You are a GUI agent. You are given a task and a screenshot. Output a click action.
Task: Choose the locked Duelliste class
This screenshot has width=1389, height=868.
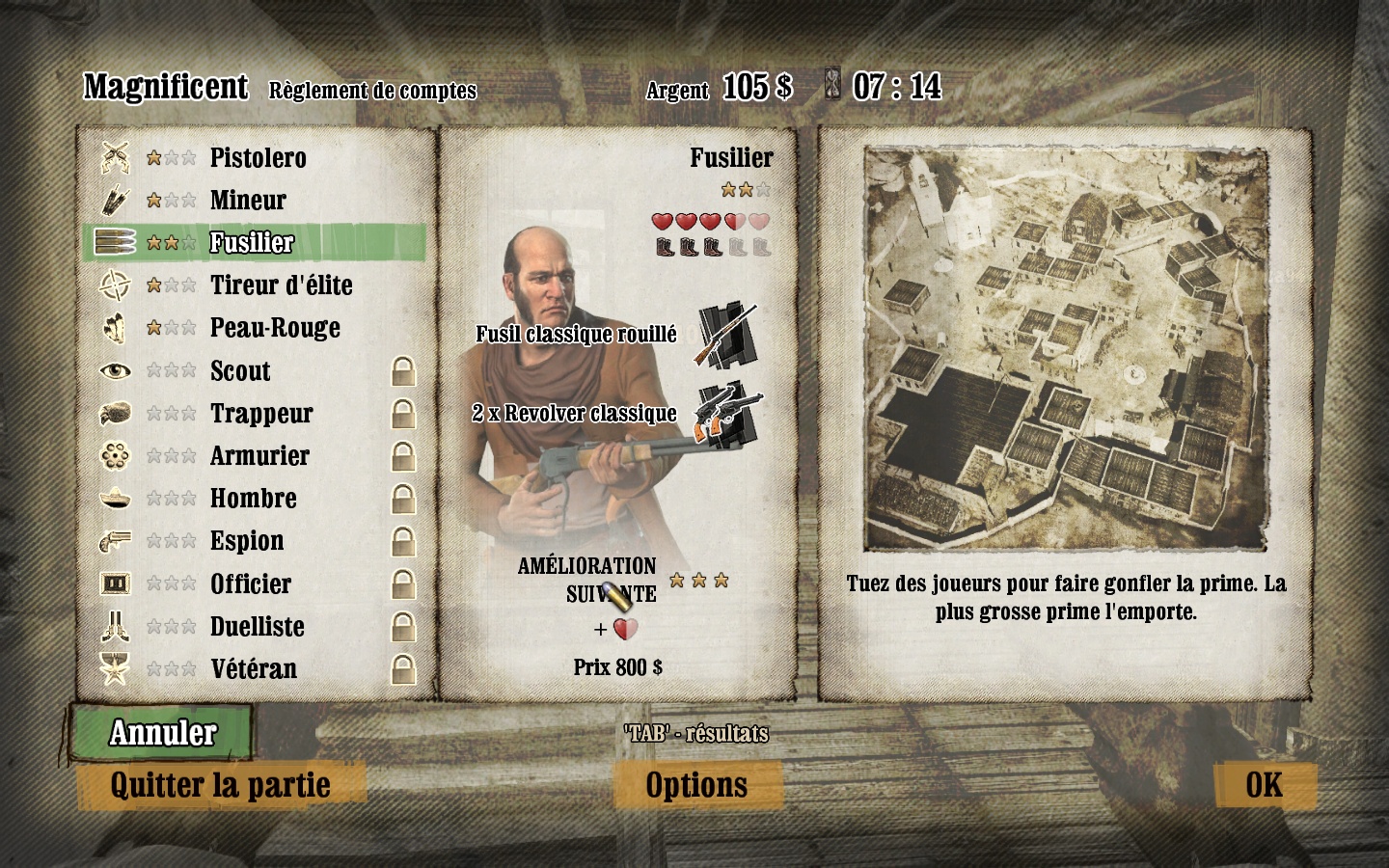coord(258,627)
